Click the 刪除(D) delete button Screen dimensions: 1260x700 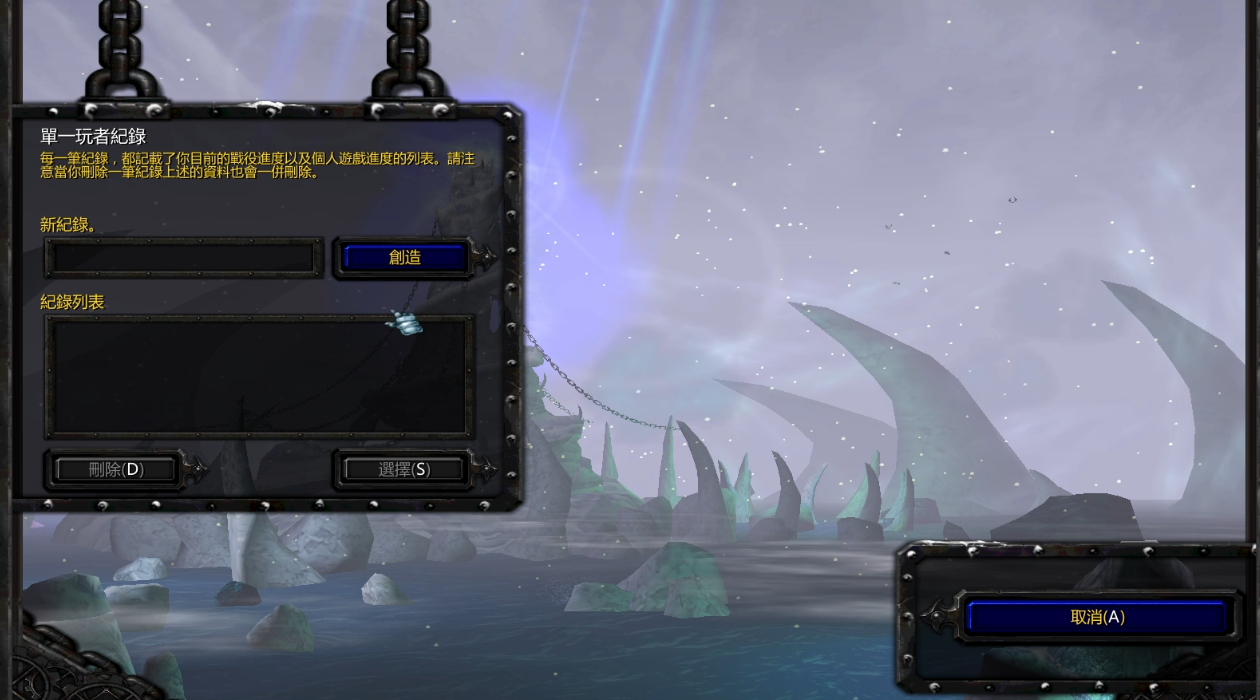116,469
